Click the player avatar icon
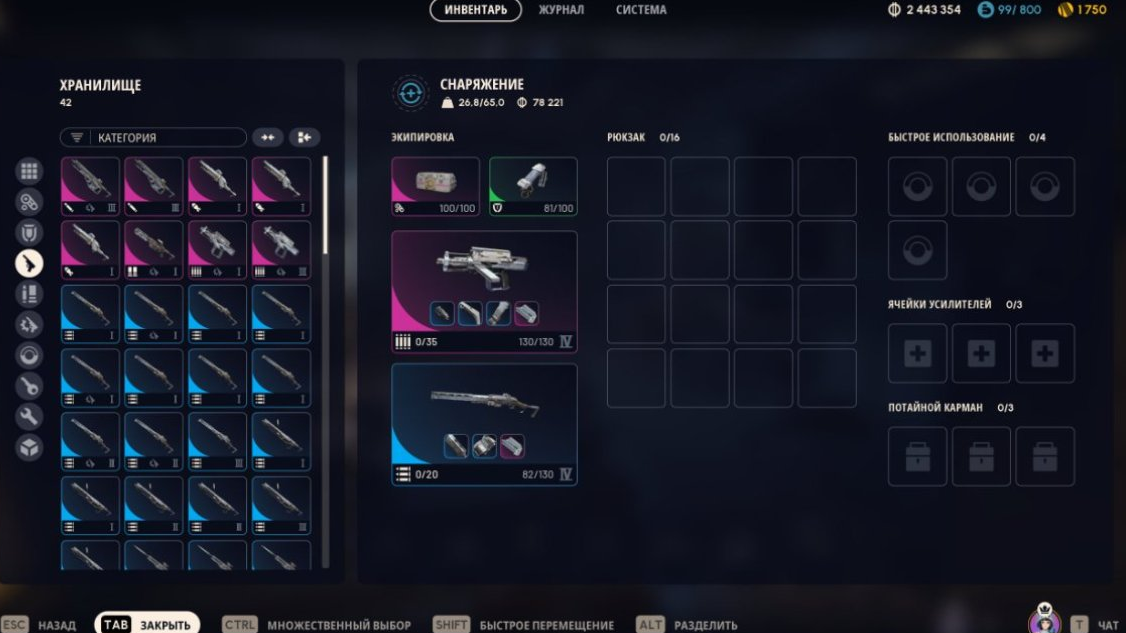 1045,620
